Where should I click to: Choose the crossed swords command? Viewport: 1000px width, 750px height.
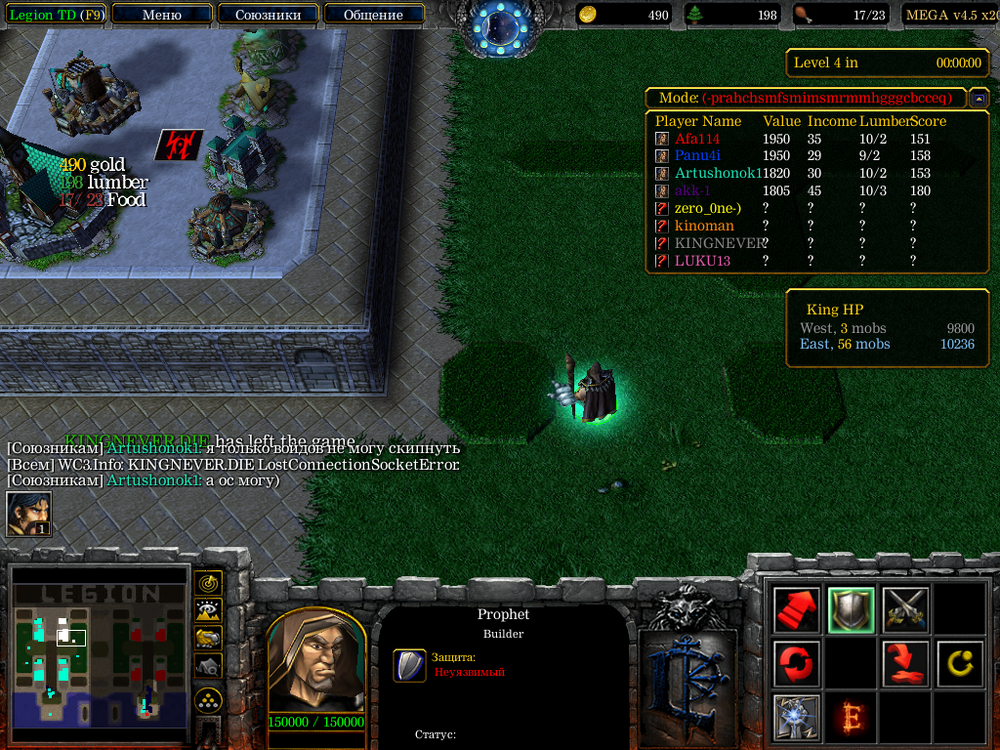pyautogui.click(x=905, y=610)
